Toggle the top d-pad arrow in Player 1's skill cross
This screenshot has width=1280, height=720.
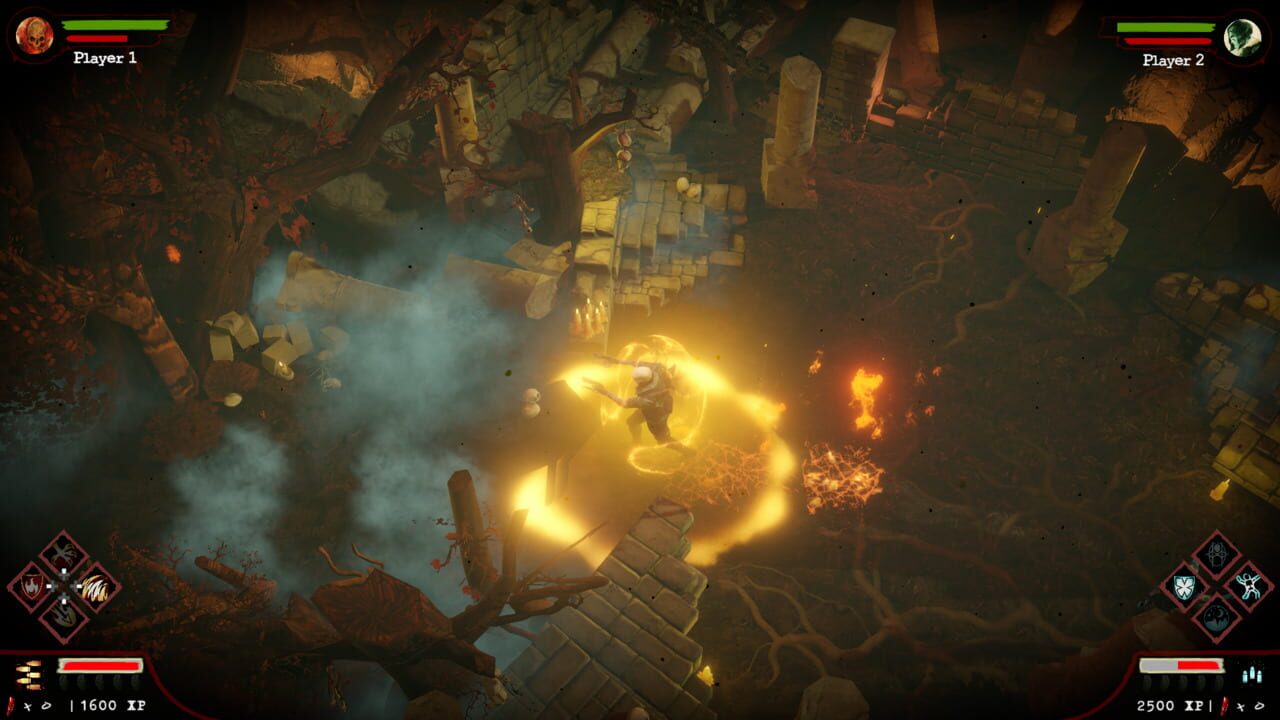pyautogui.click(x=64, y=571)
